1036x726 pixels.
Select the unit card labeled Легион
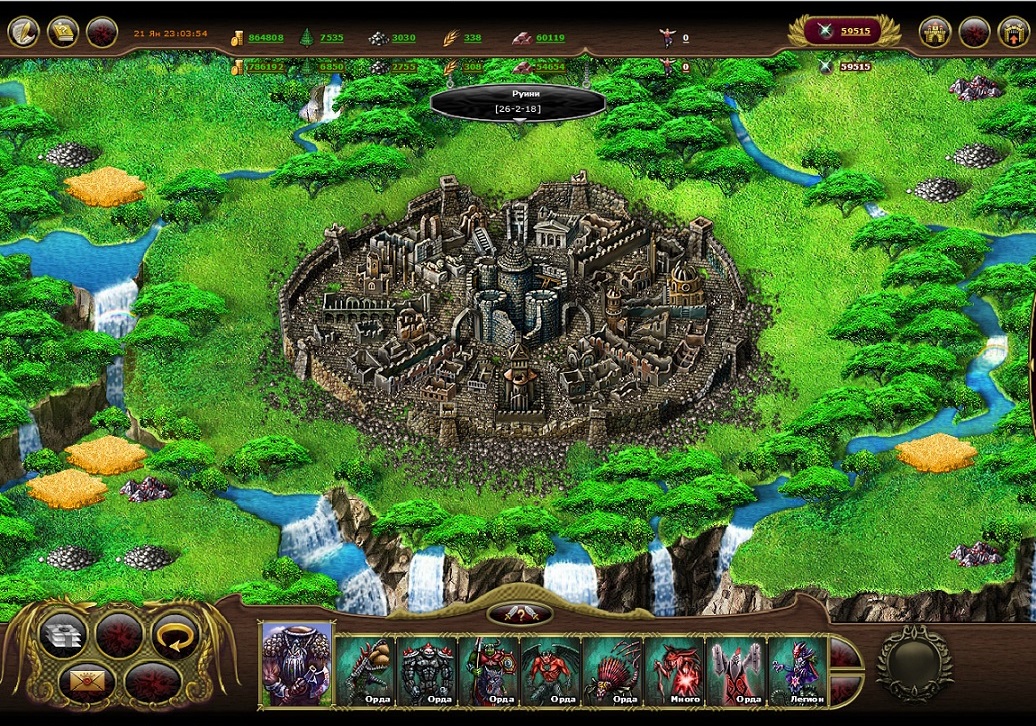[x=797, y=671]
